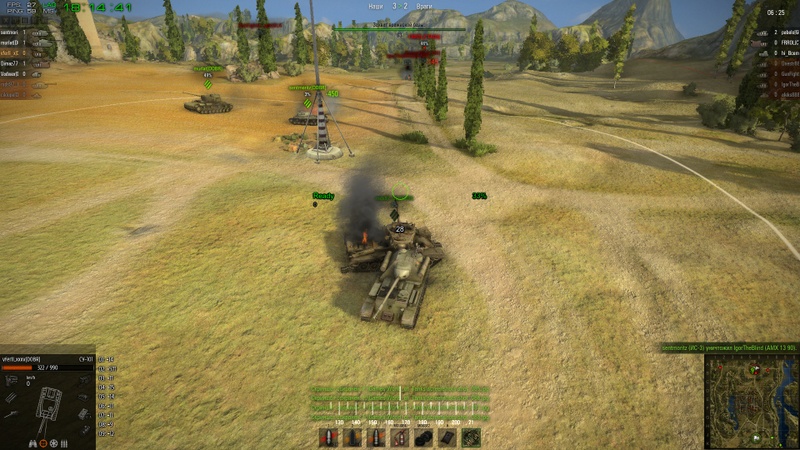Click the engine module icon in damage panel
800x450 pixels.
click(x=12, y=380)
